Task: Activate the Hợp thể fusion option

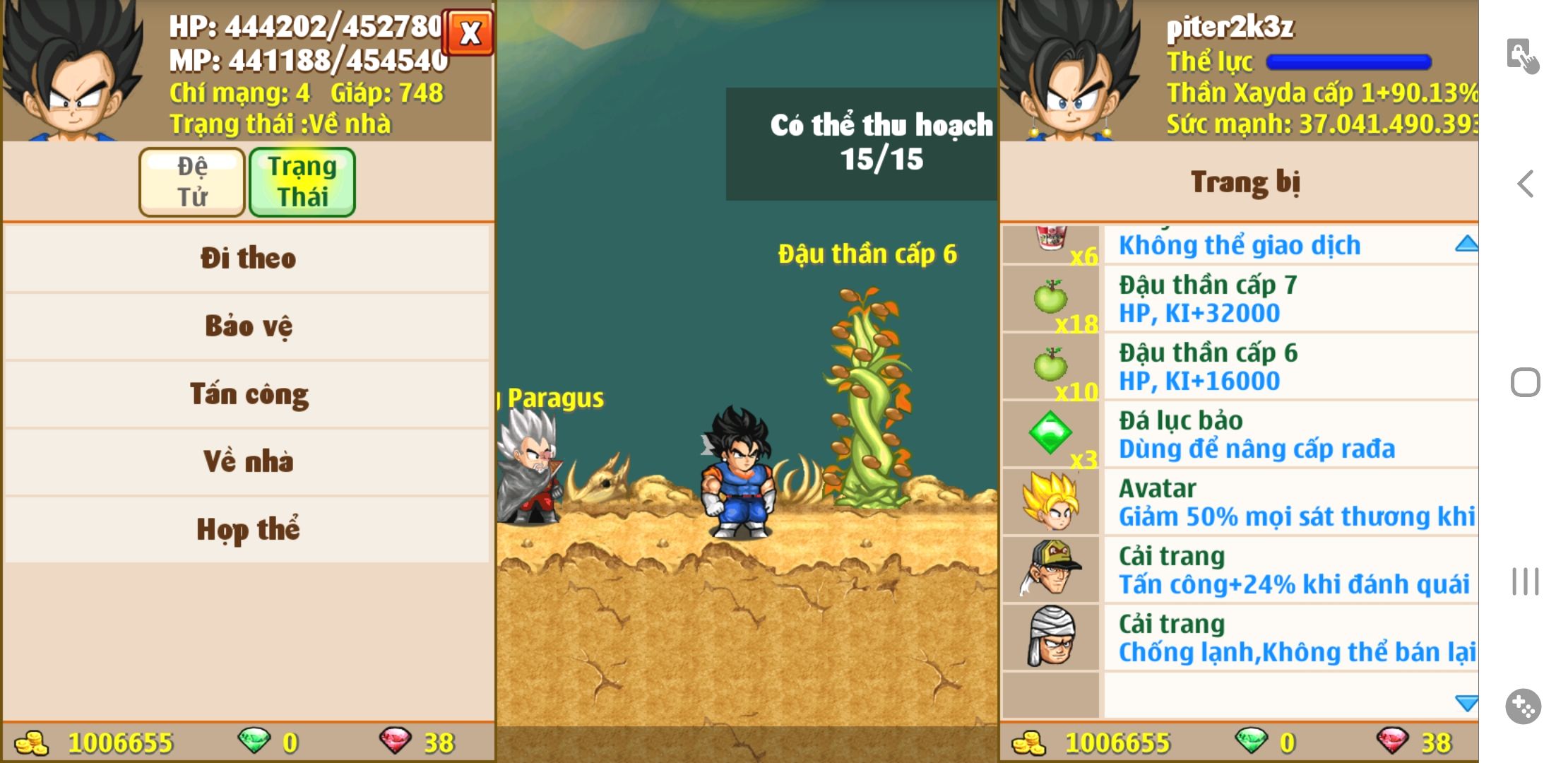Action: pyautogui.click(x=247, y=529)
